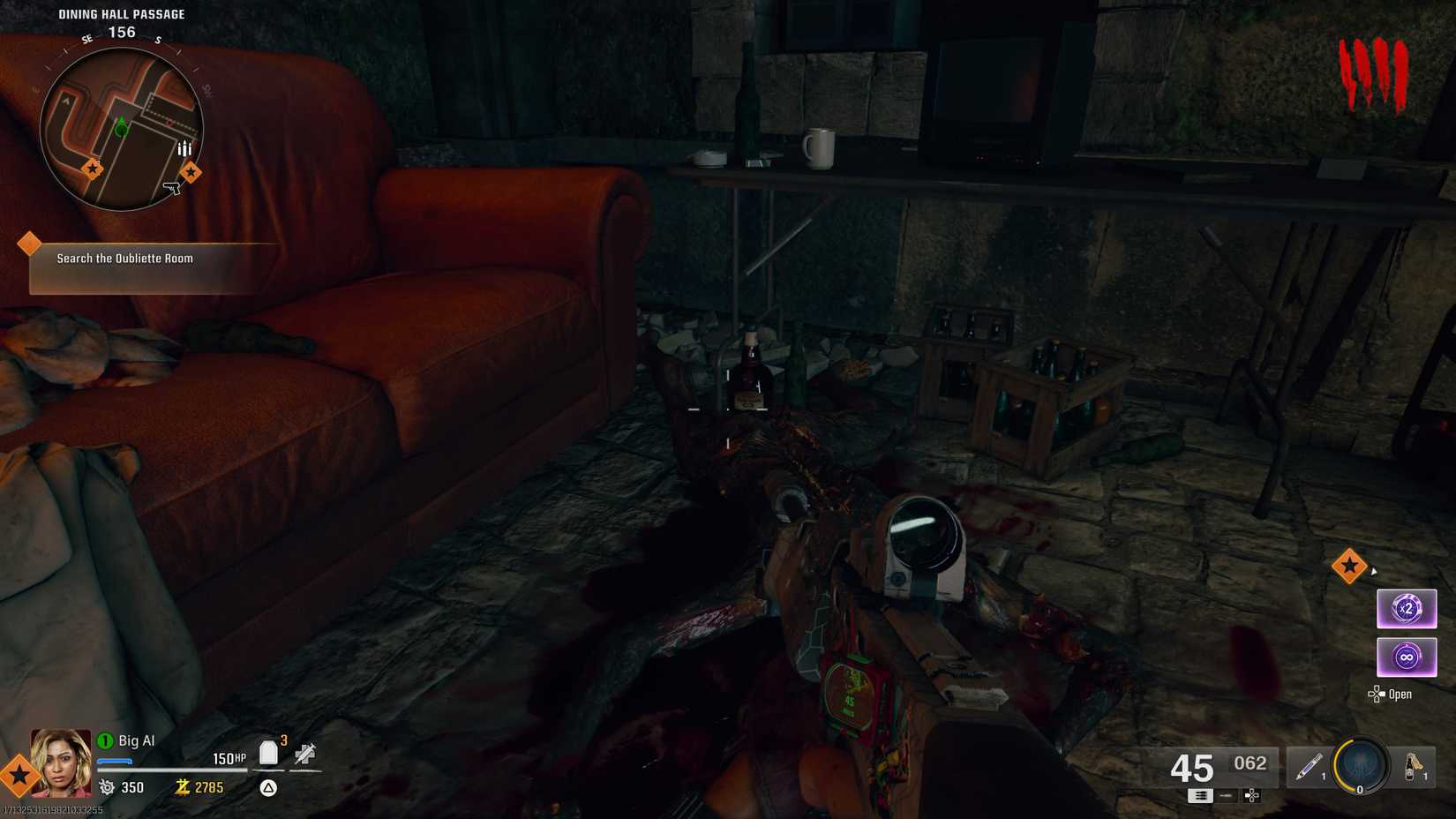
Task: Open the weapon attachments panel via the magazine icon
Action: [x=1199, y=795]
